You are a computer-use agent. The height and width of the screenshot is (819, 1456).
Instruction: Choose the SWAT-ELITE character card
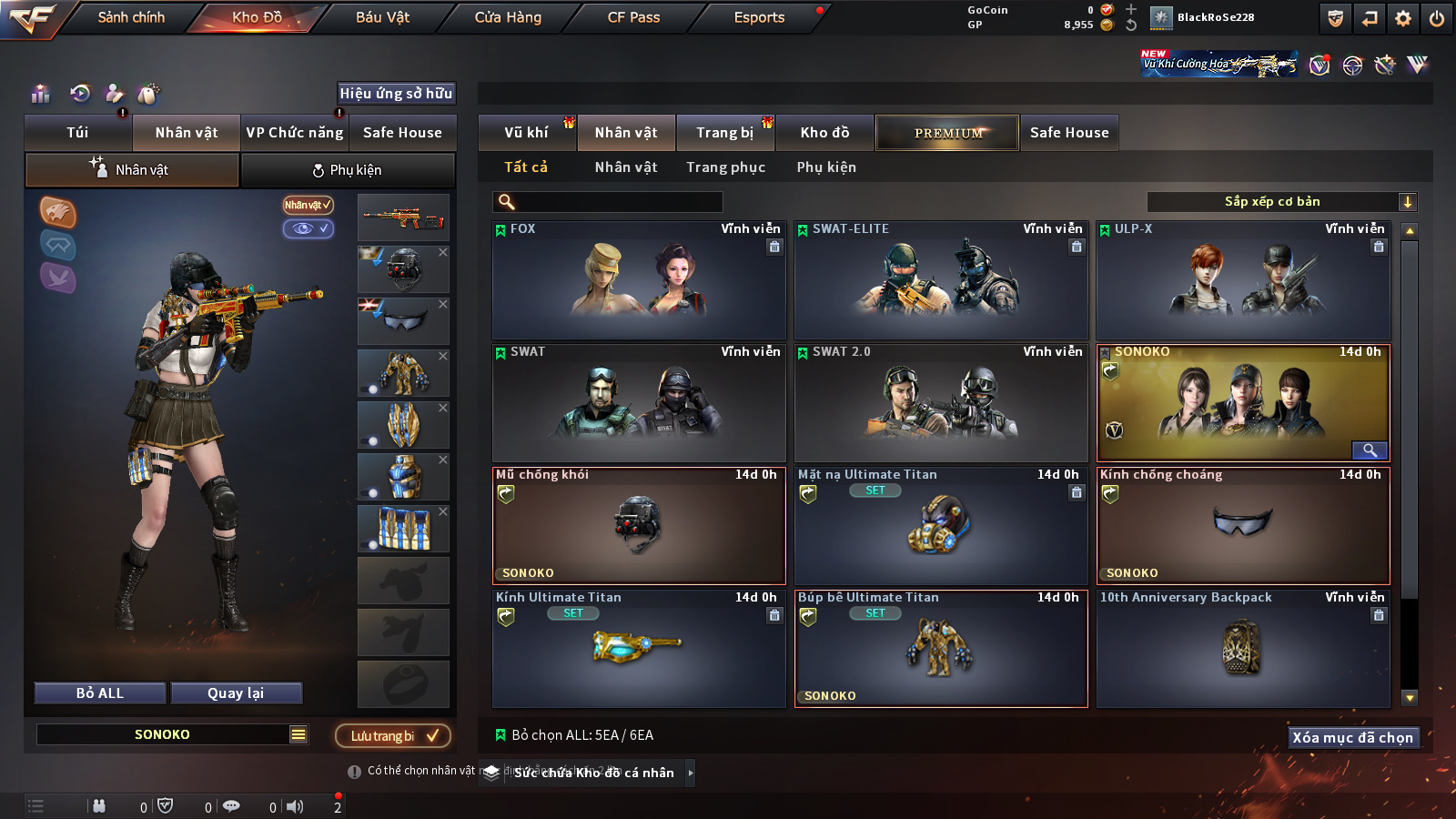(x=941, y=280)
